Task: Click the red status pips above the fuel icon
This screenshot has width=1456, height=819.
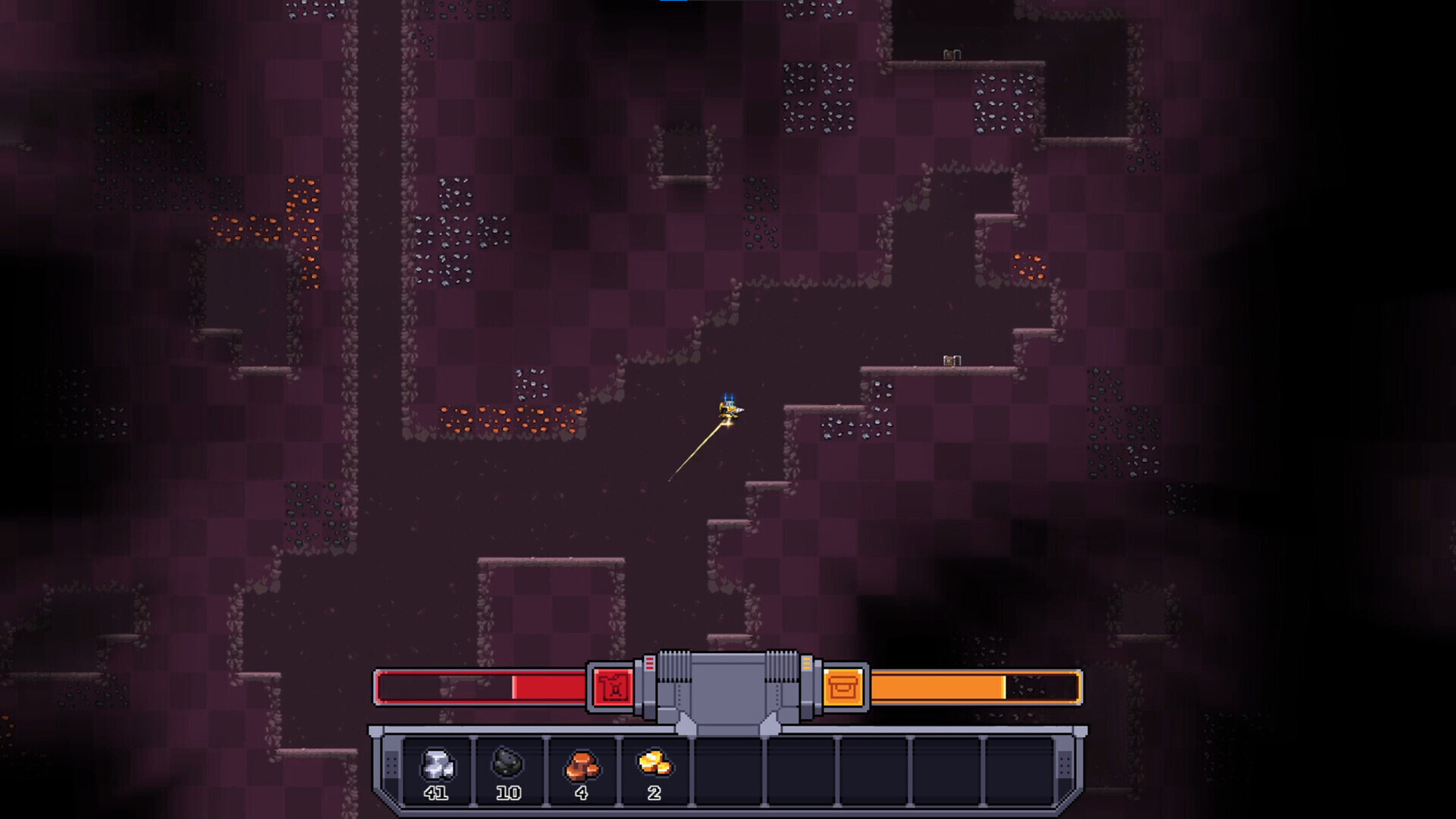Action: (x=650, y=663)
